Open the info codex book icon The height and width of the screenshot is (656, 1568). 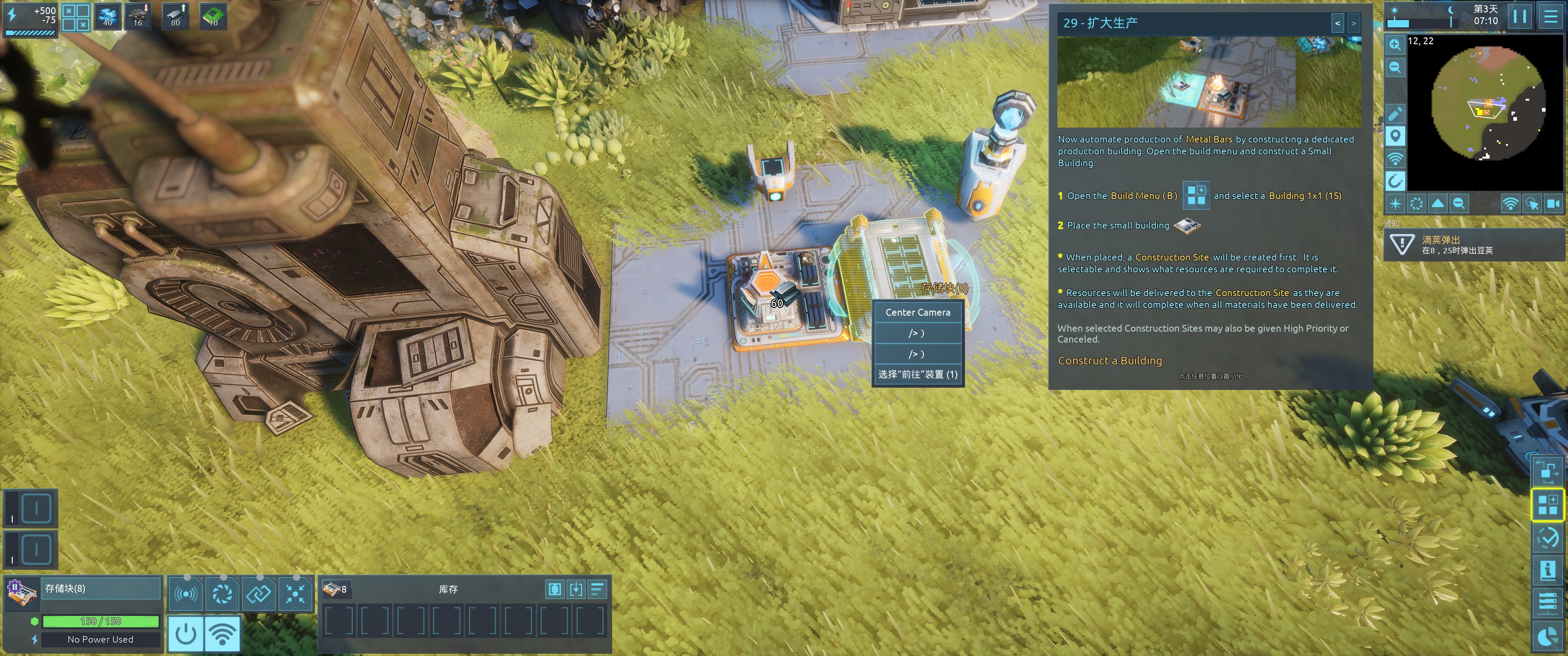click(1547, 570)
